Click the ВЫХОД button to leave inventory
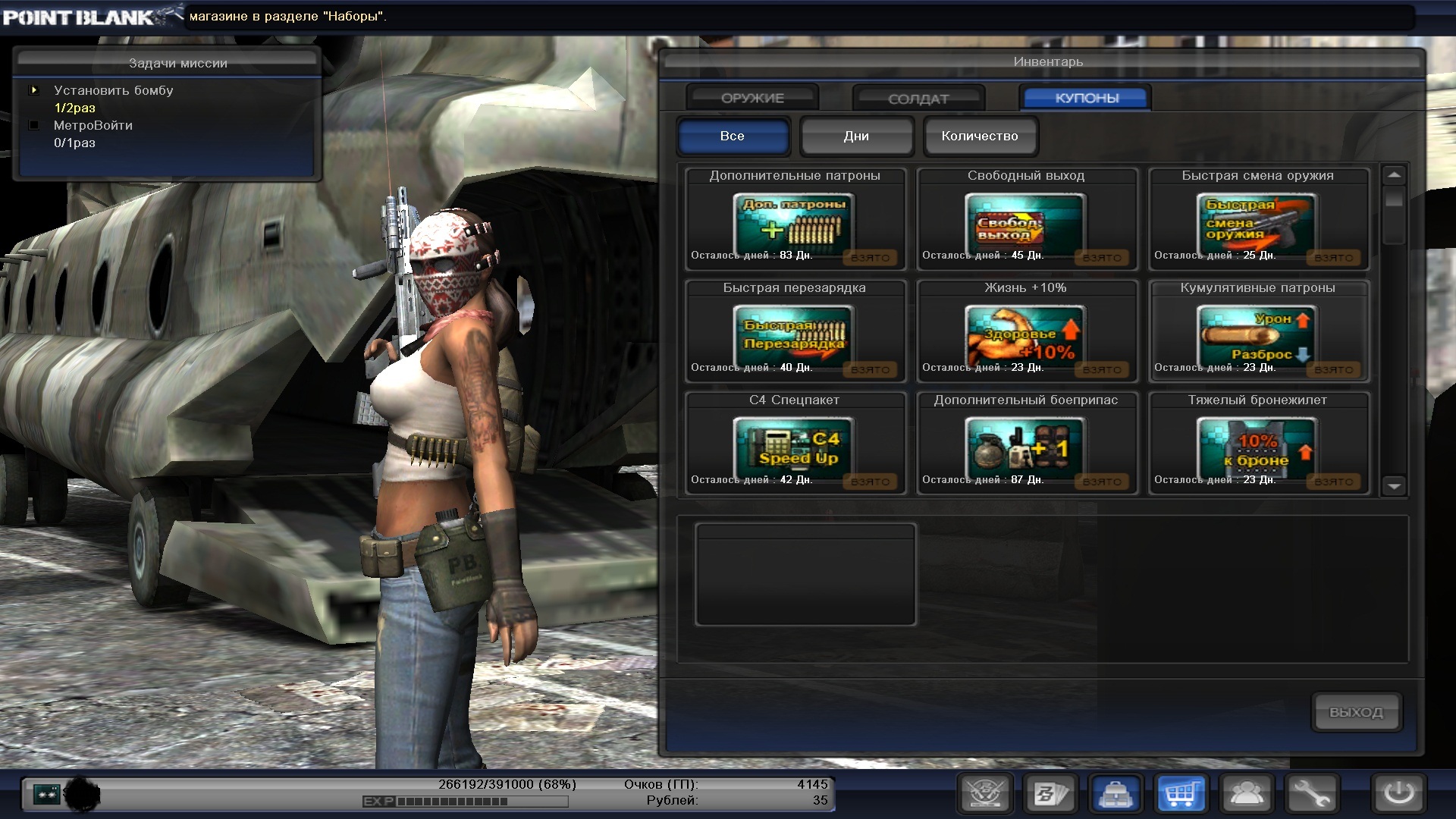The height and width of the screenshot is (819, 1456). coord(1356,712)
